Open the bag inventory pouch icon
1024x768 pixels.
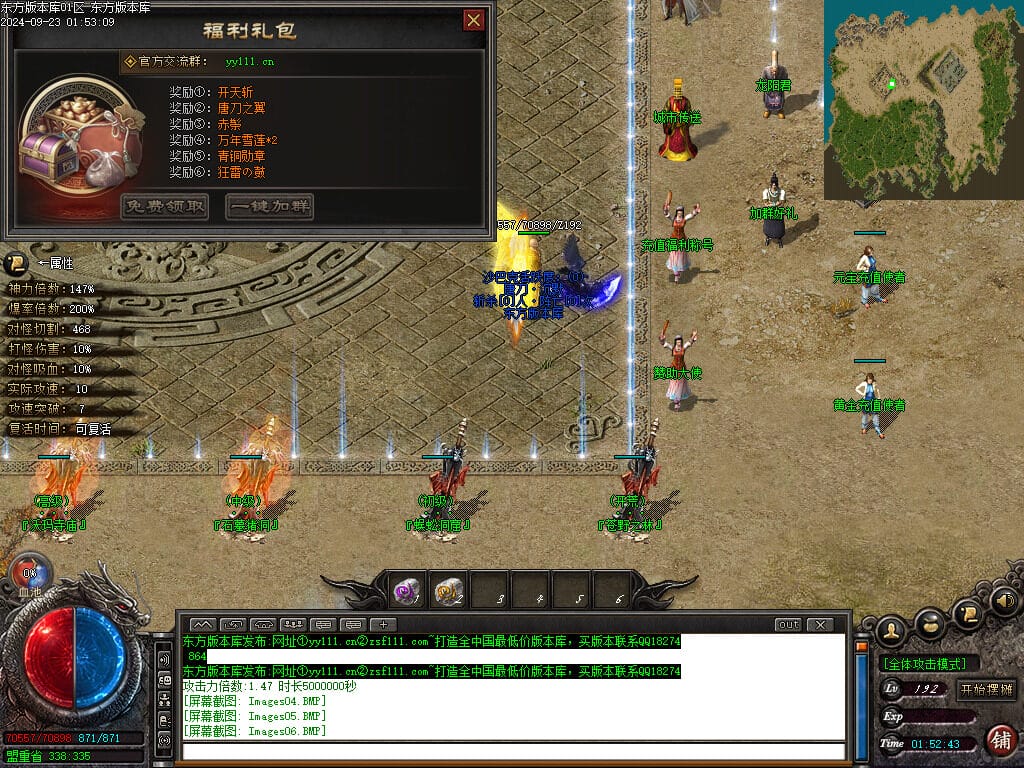coord(929,622)
